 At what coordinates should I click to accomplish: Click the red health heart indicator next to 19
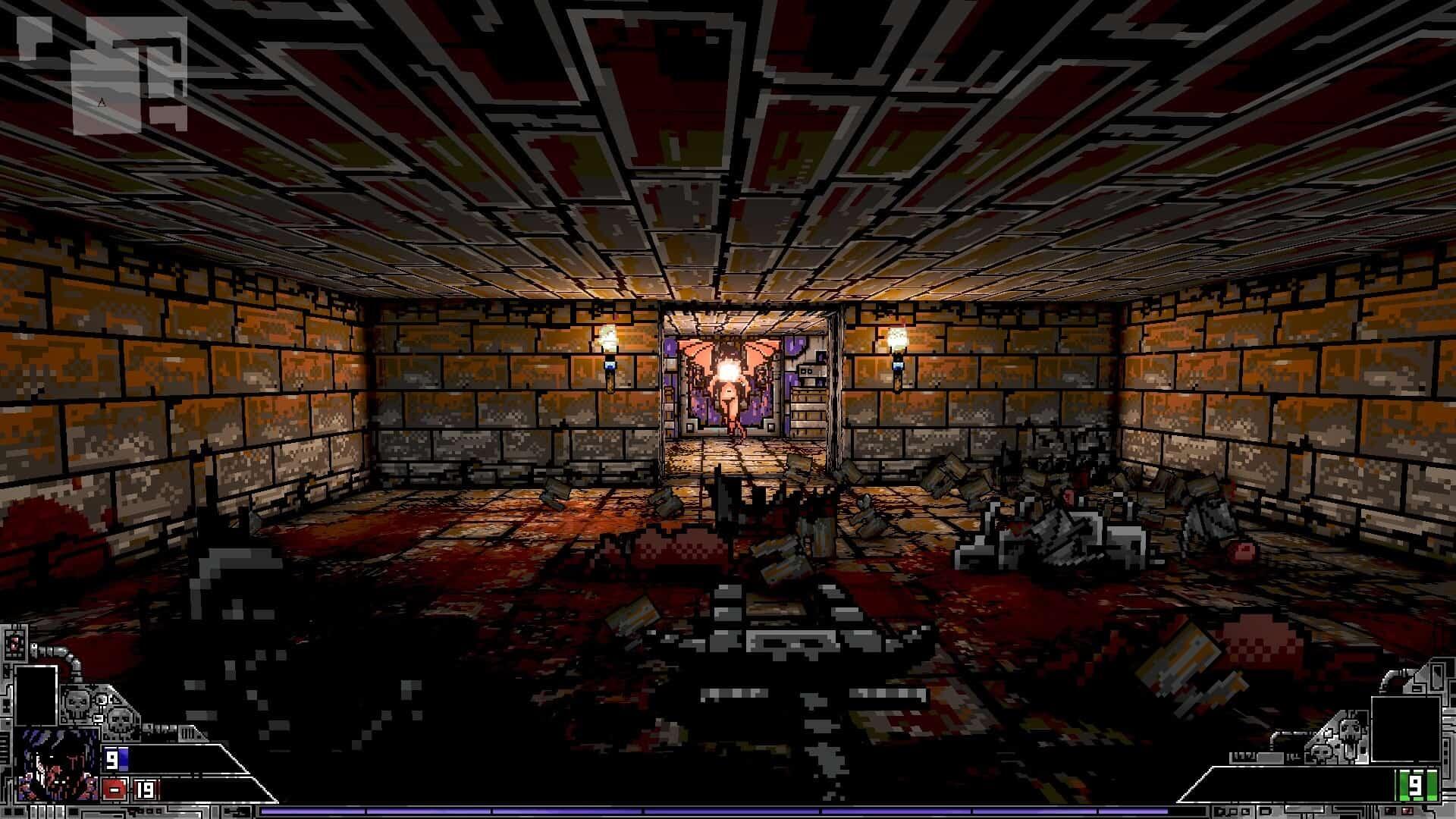pos(113,789)
